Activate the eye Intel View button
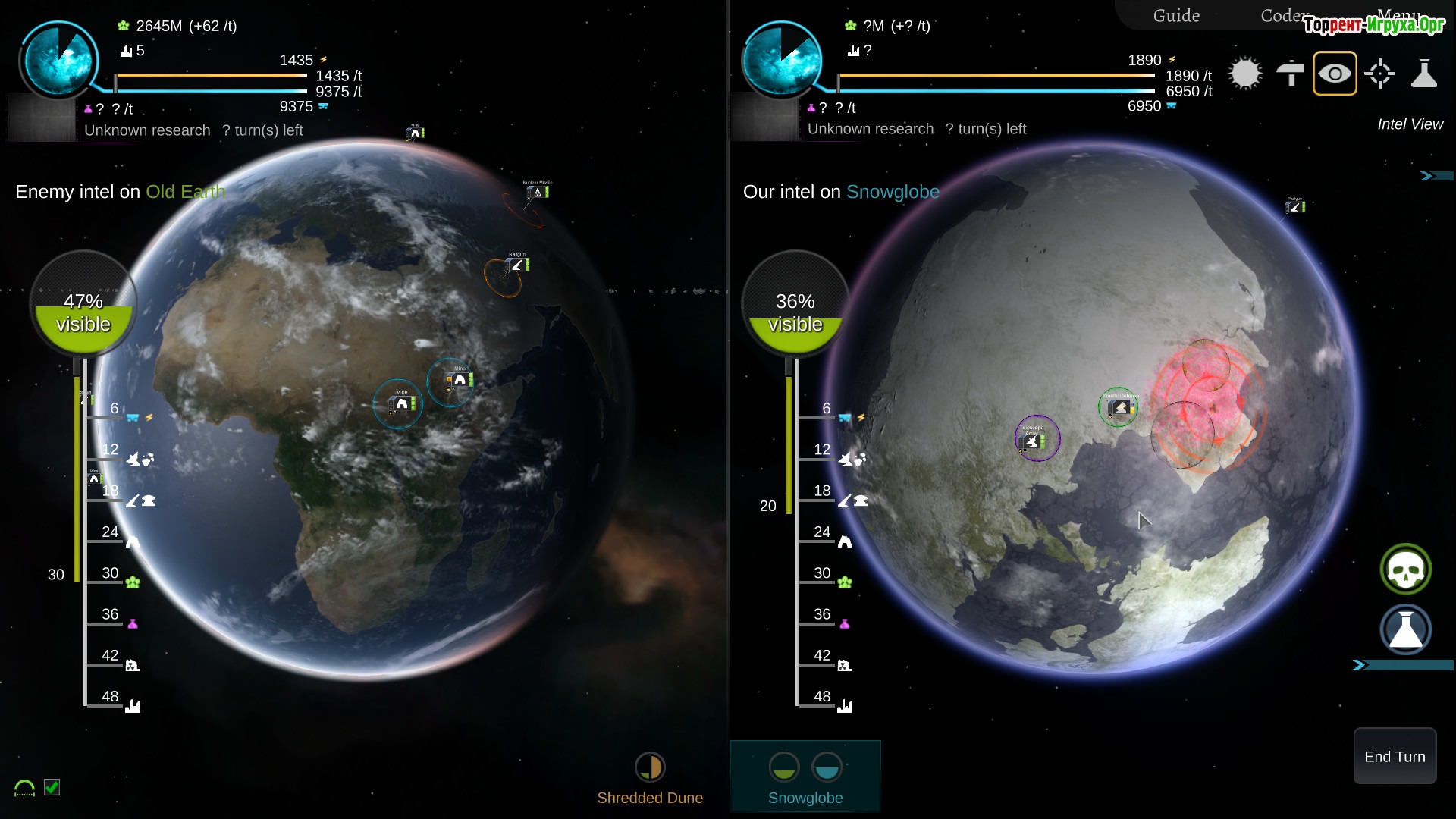Viewport: 1456px width, 819px height. (1335, 74)
